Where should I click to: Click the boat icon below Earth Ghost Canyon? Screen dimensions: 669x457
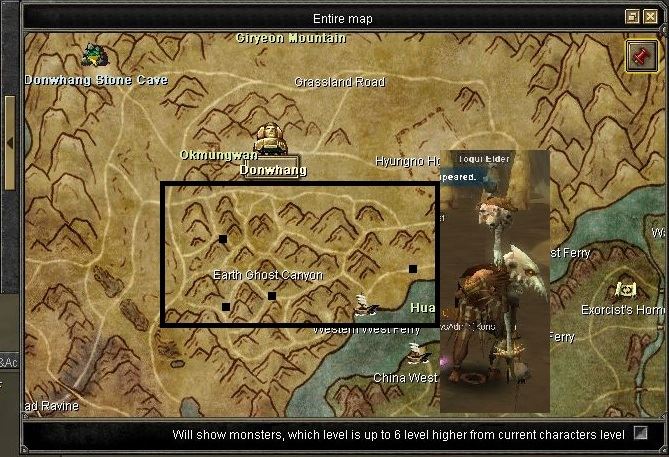coord(366,304)
